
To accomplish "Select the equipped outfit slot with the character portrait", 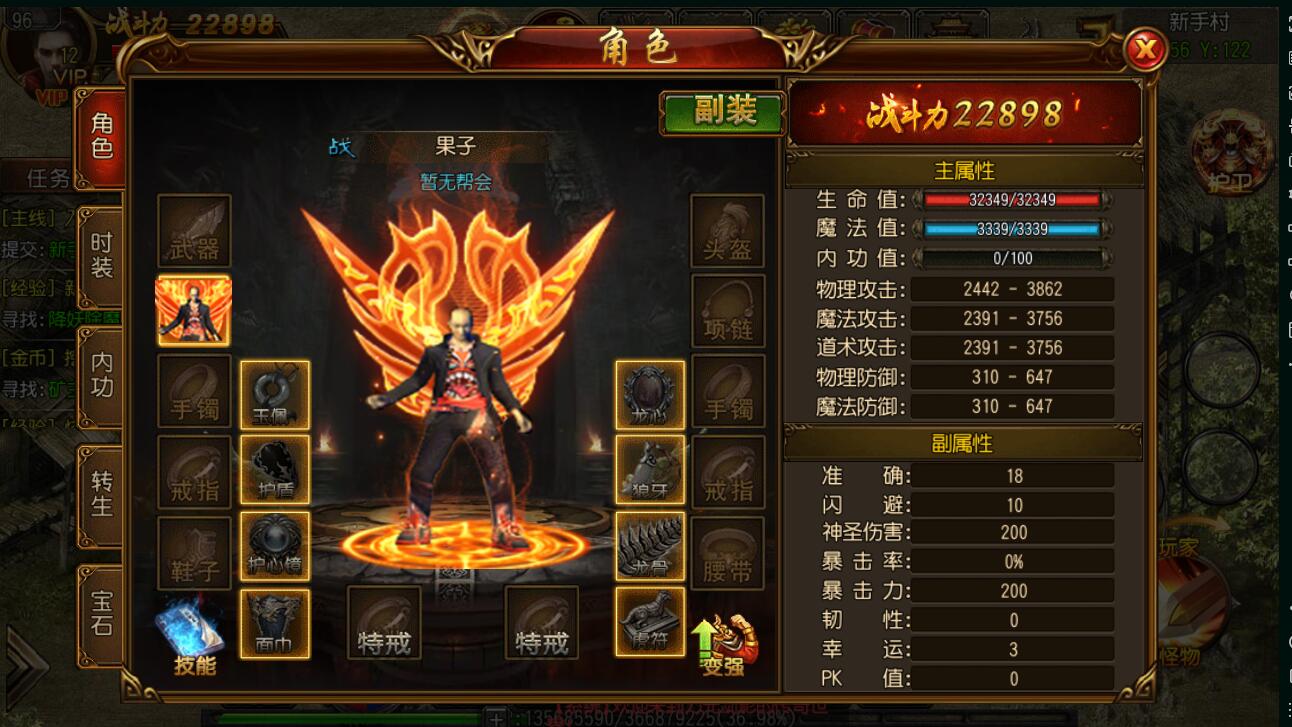I will click(194, 311).
